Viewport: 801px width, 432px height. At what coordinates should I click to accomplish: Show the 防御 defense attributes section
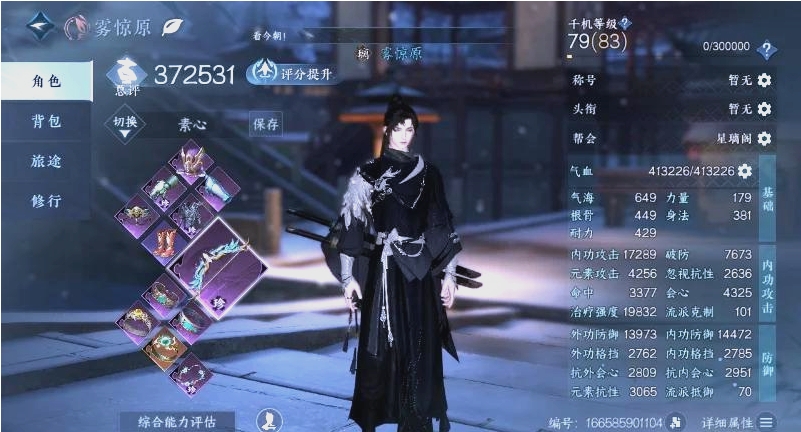[x=768, y=371]
